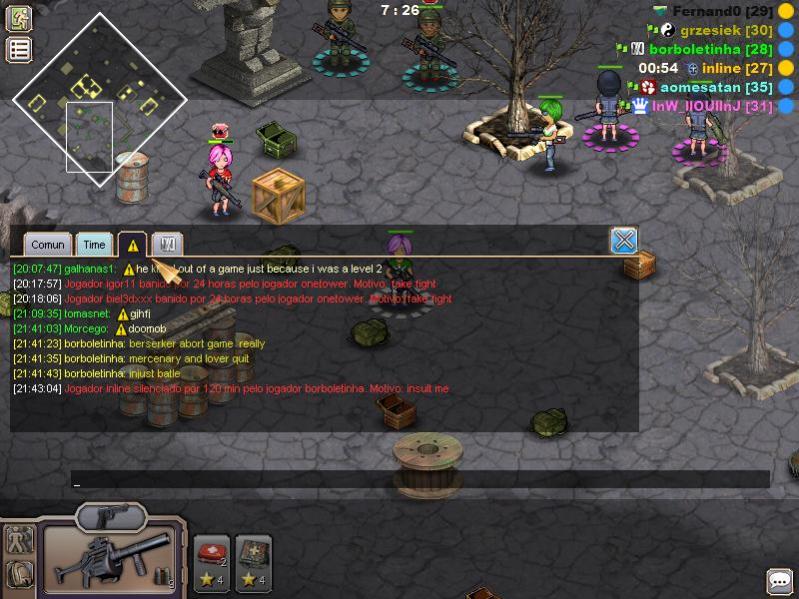
Task: Switch to the Comun chat tab
Action: tap(48, 244)
